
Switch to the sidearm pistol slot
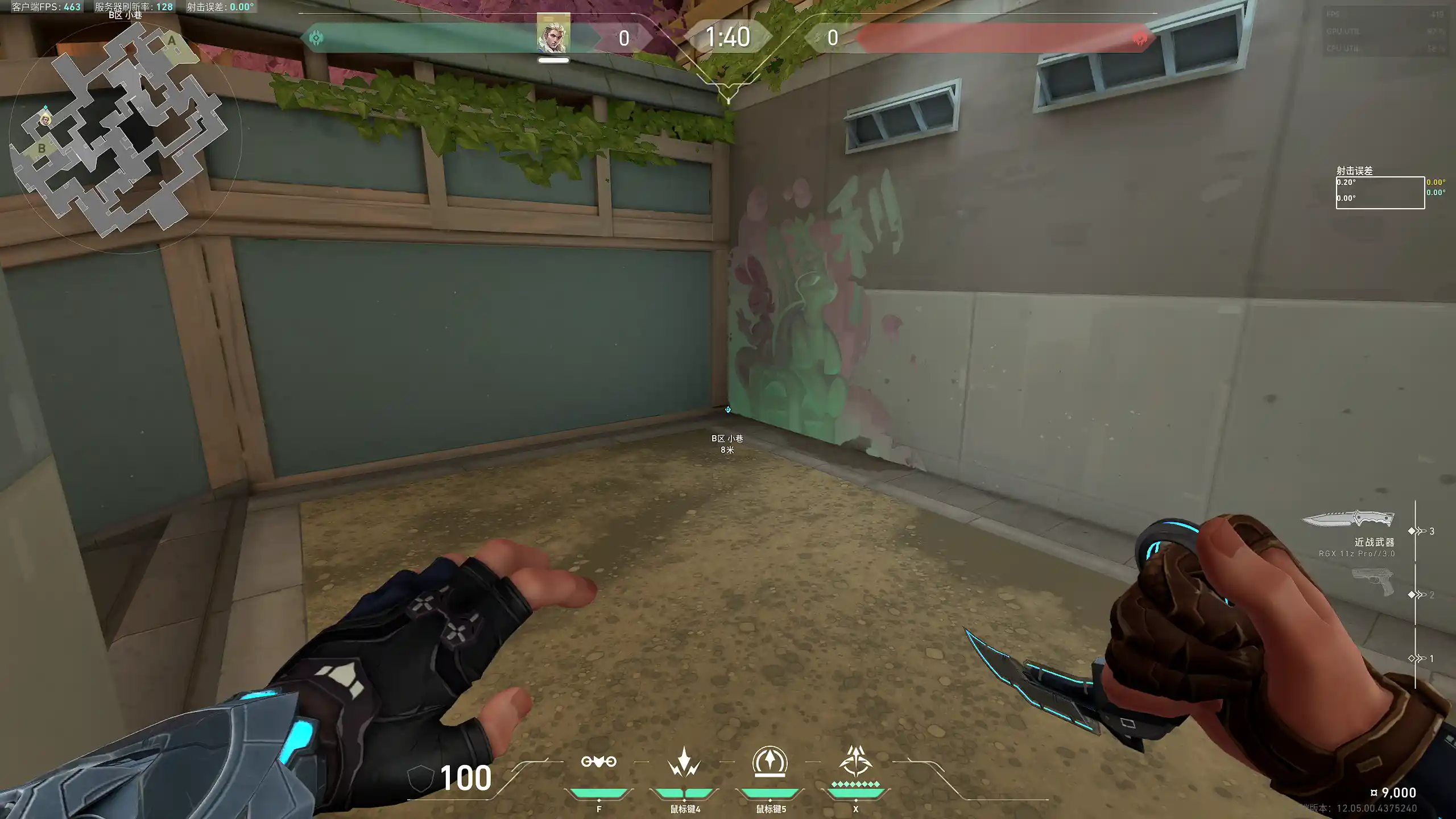point(1374,583)
